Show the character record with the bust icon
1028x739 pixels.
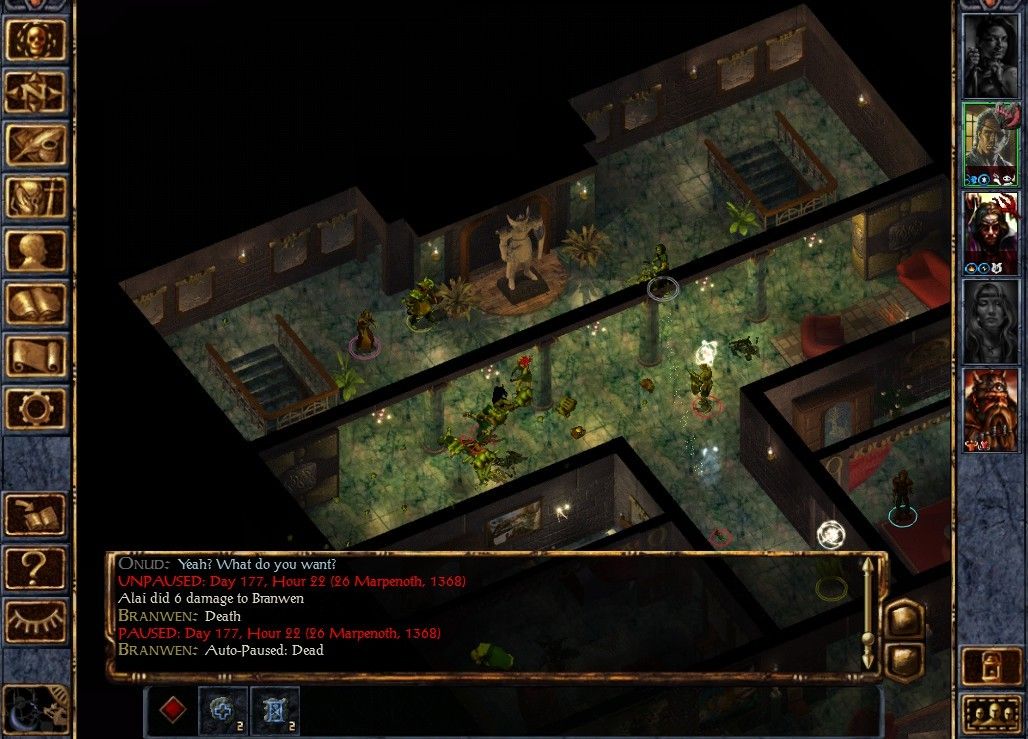(x=36, y=250)
